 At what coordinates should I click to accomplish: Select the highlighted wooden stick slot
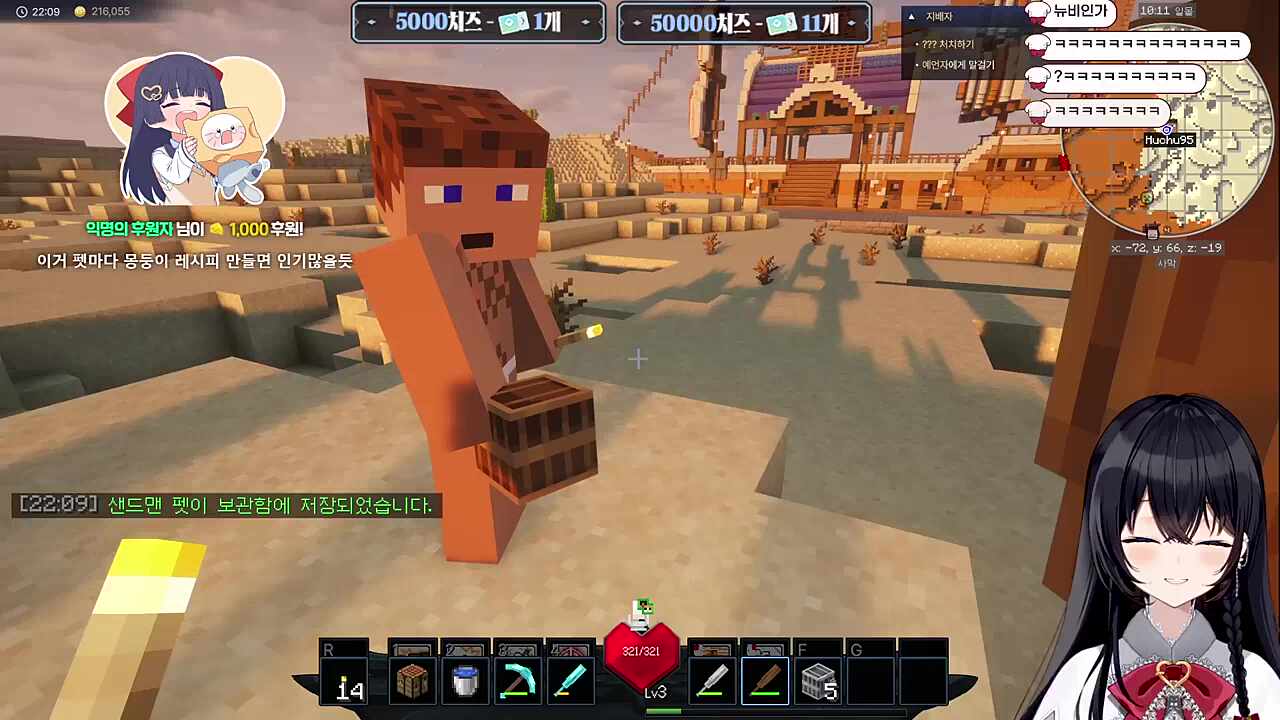click(x=765, y=682)
